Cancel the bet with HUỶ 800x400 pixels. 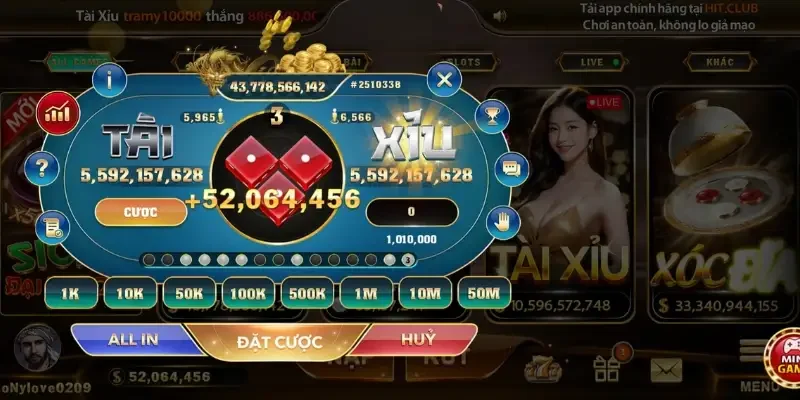point(418,339)
